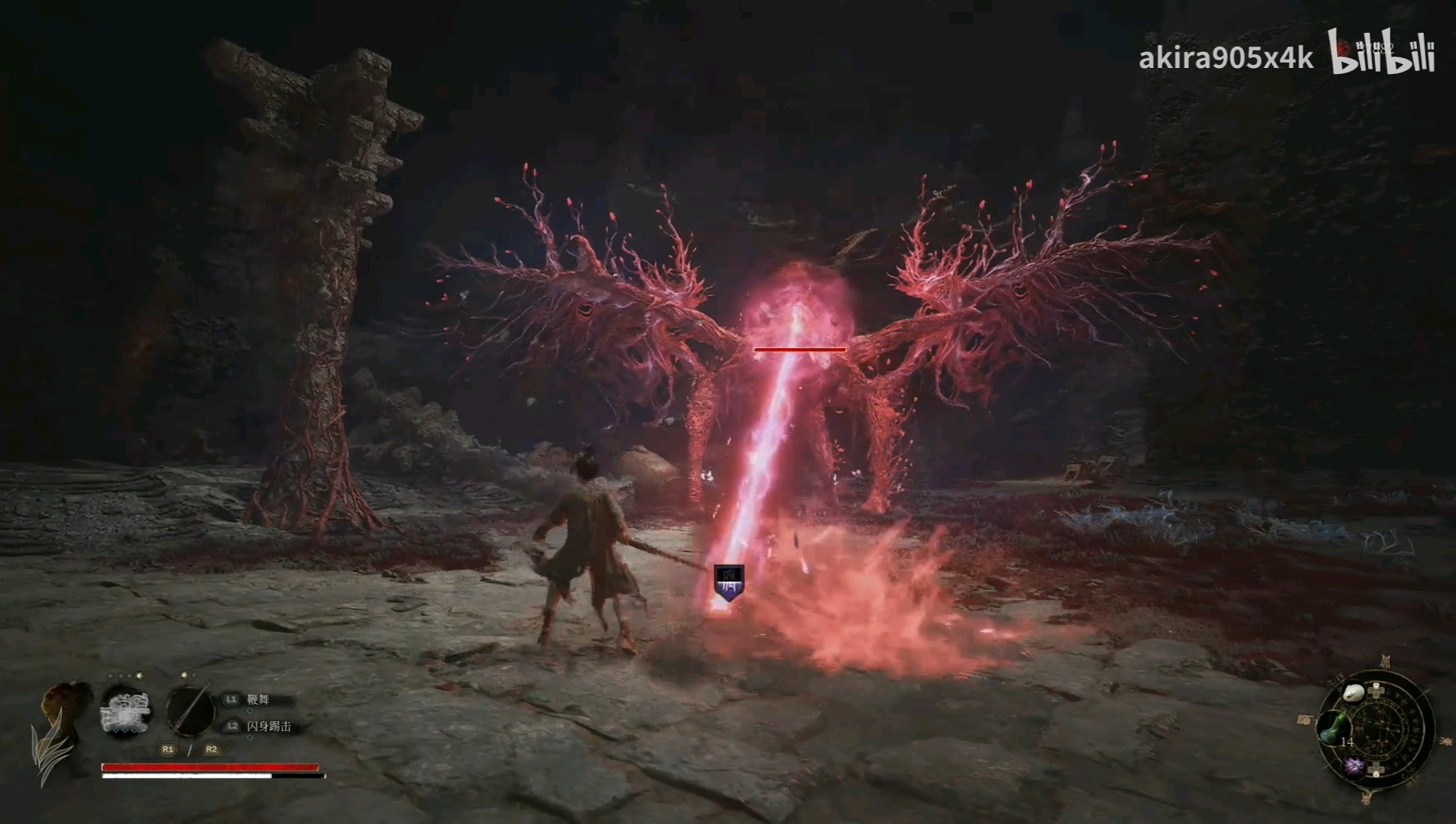This screenshot has height=824, width=1456.
Task: Activate the 闪身踢击 skill
Action: (x=269, y=727)
